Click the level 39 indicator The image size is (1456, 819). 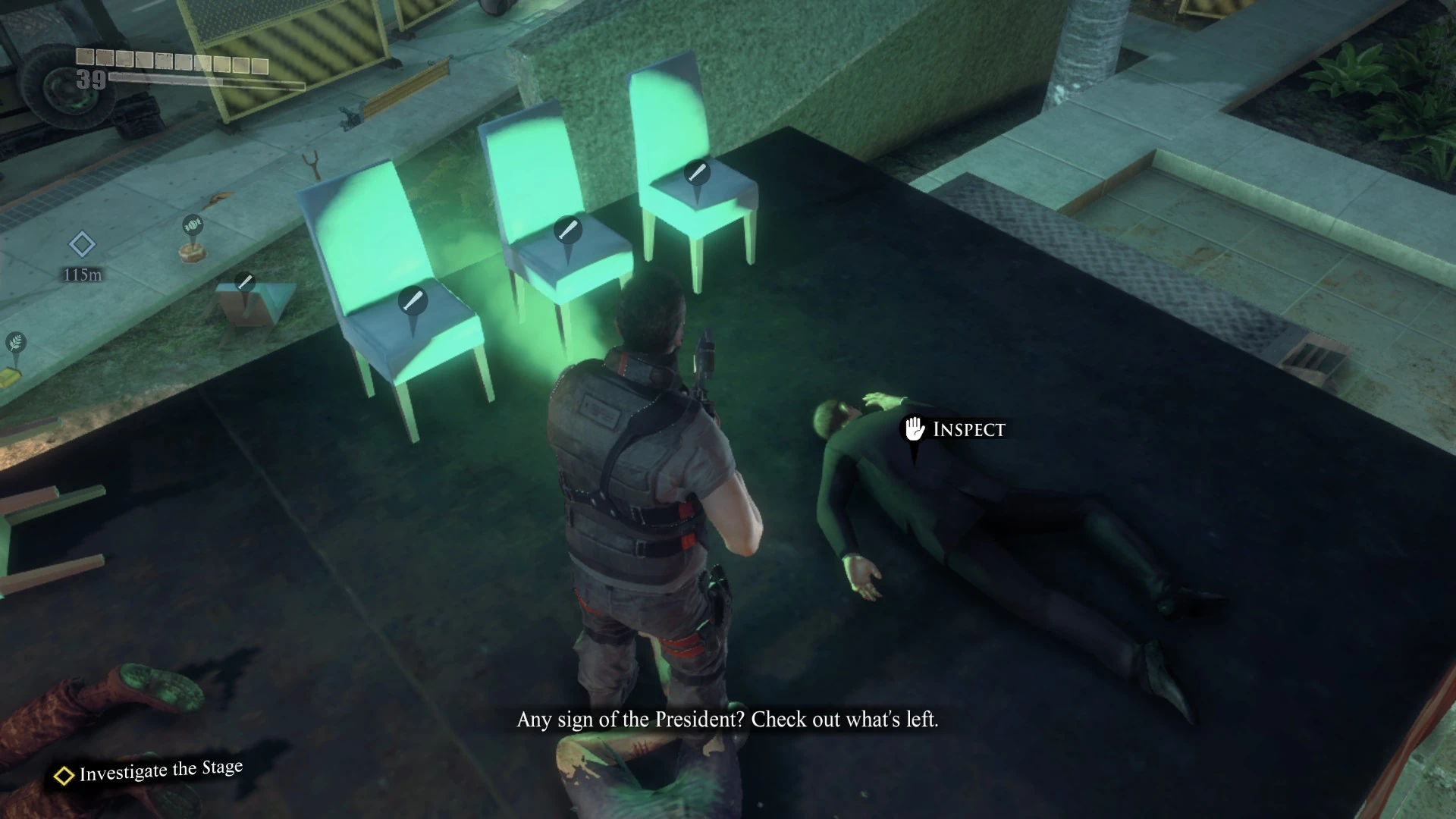[90, 80]
